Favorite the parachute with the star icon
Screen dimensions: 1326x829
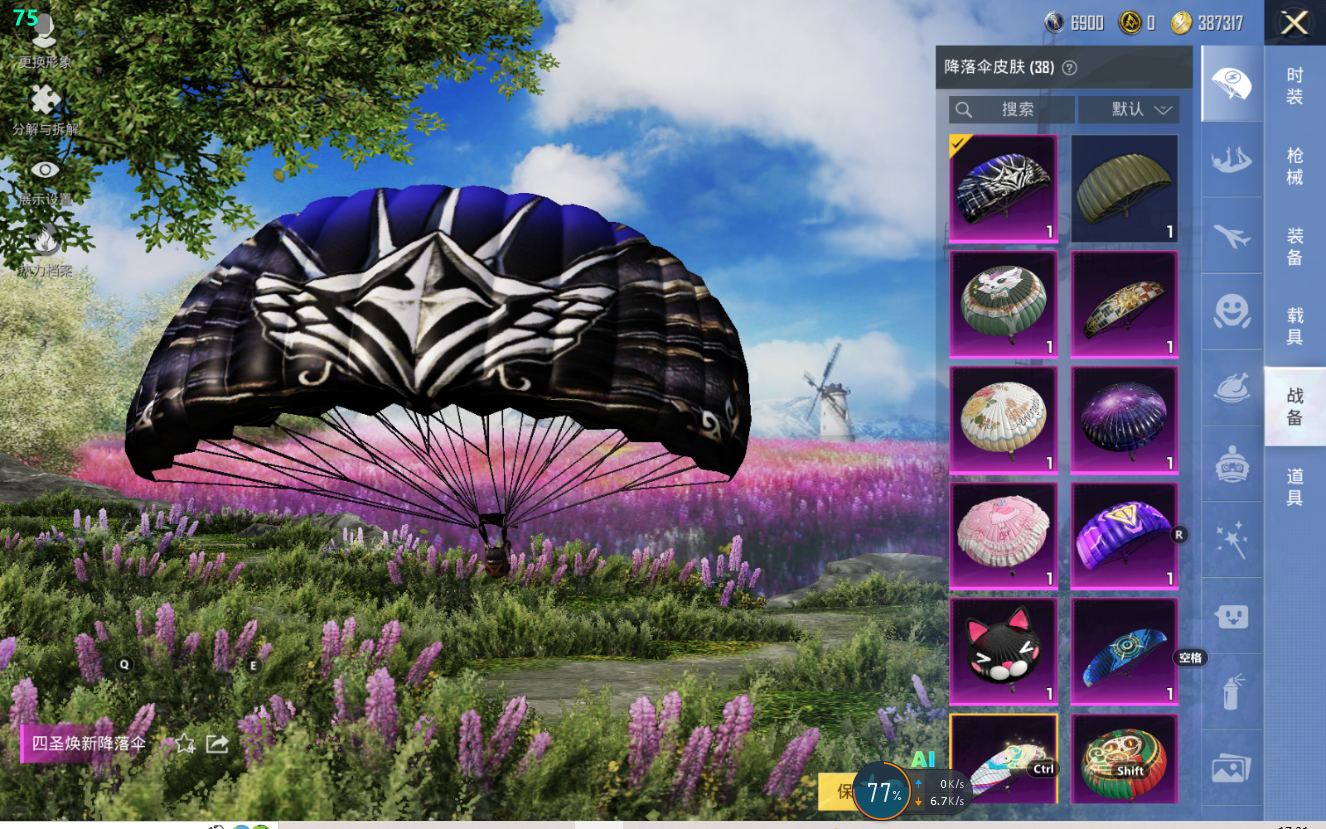tap(185, 744)
